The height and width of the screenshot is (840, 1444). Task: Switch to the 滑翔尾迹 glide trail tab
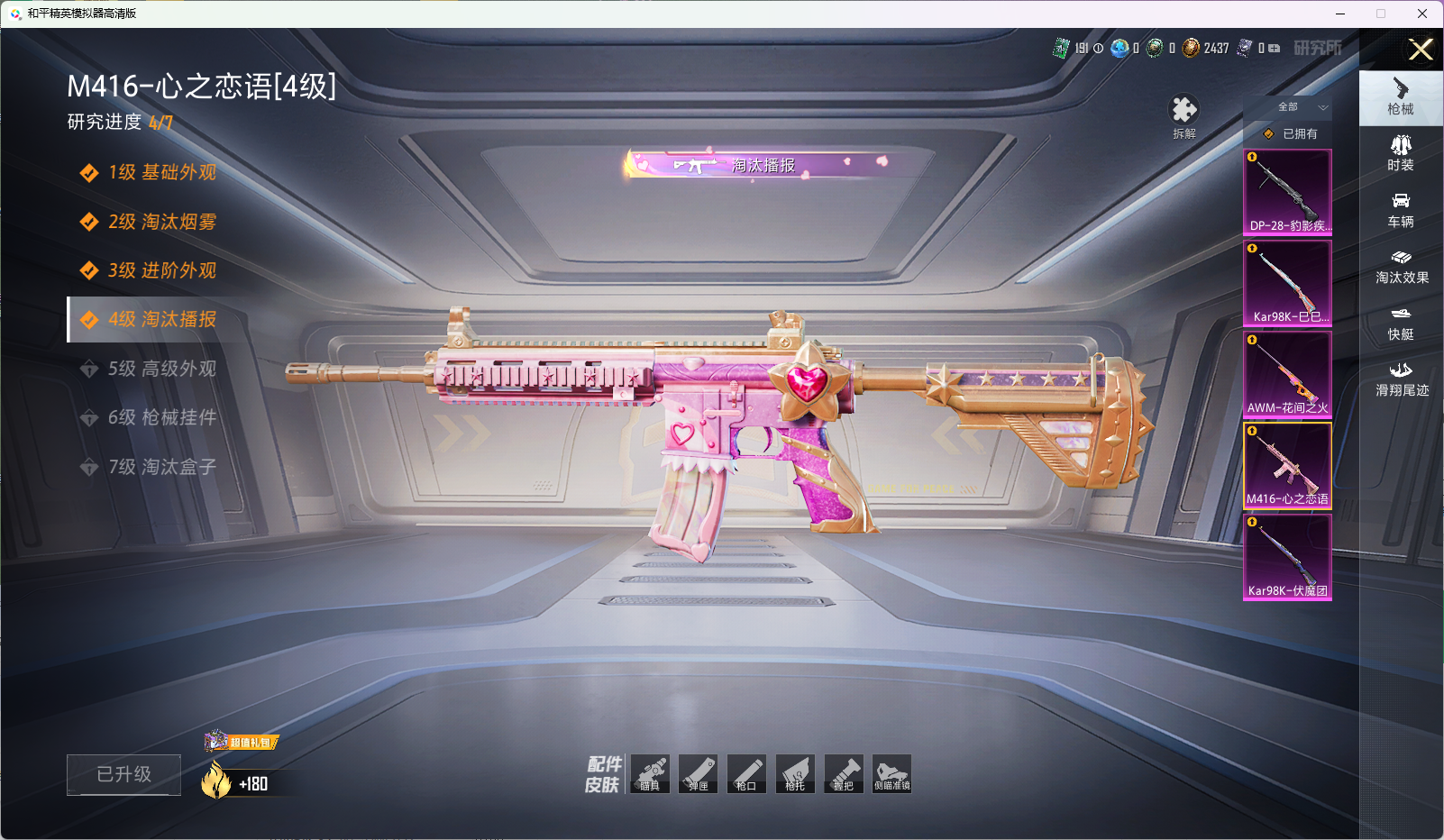click(1401, 379)
